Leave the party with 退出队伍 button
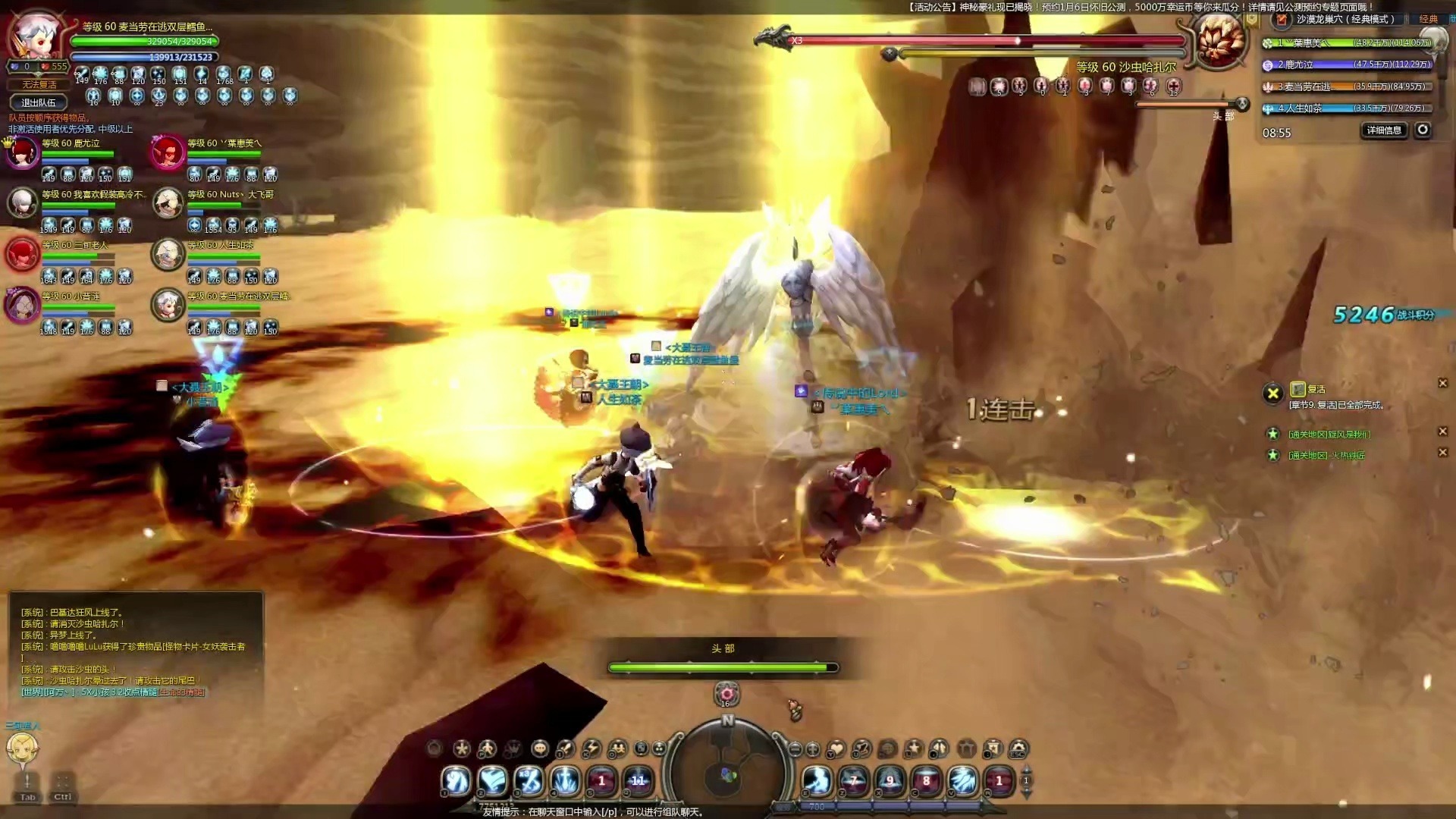The height and width of the screenshot is (819, 1456). click(x=39, y=102)
